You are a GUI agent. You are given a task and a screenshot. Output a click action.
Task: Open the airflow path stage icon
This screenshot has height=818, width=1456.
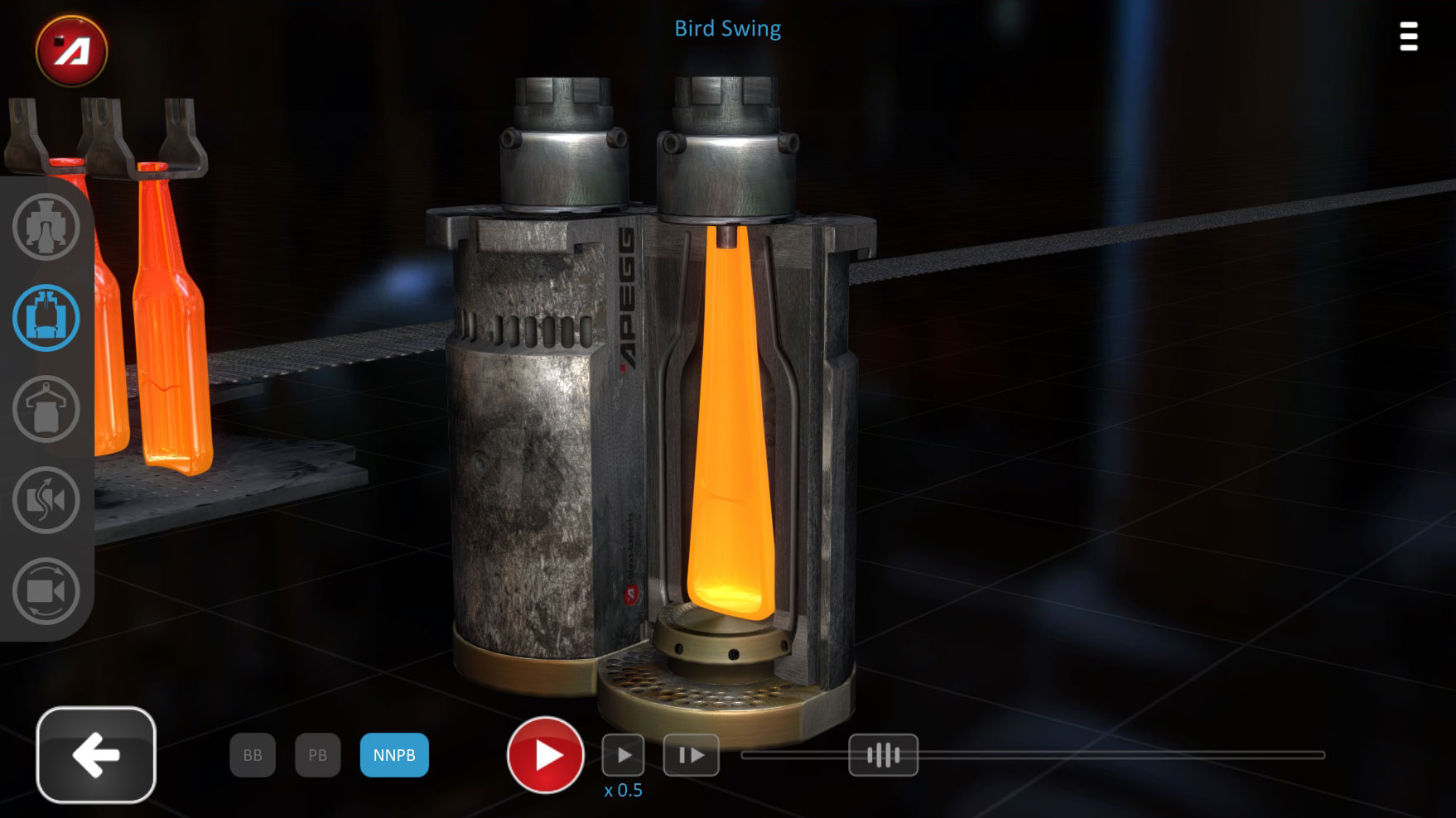tap(46, 501)
